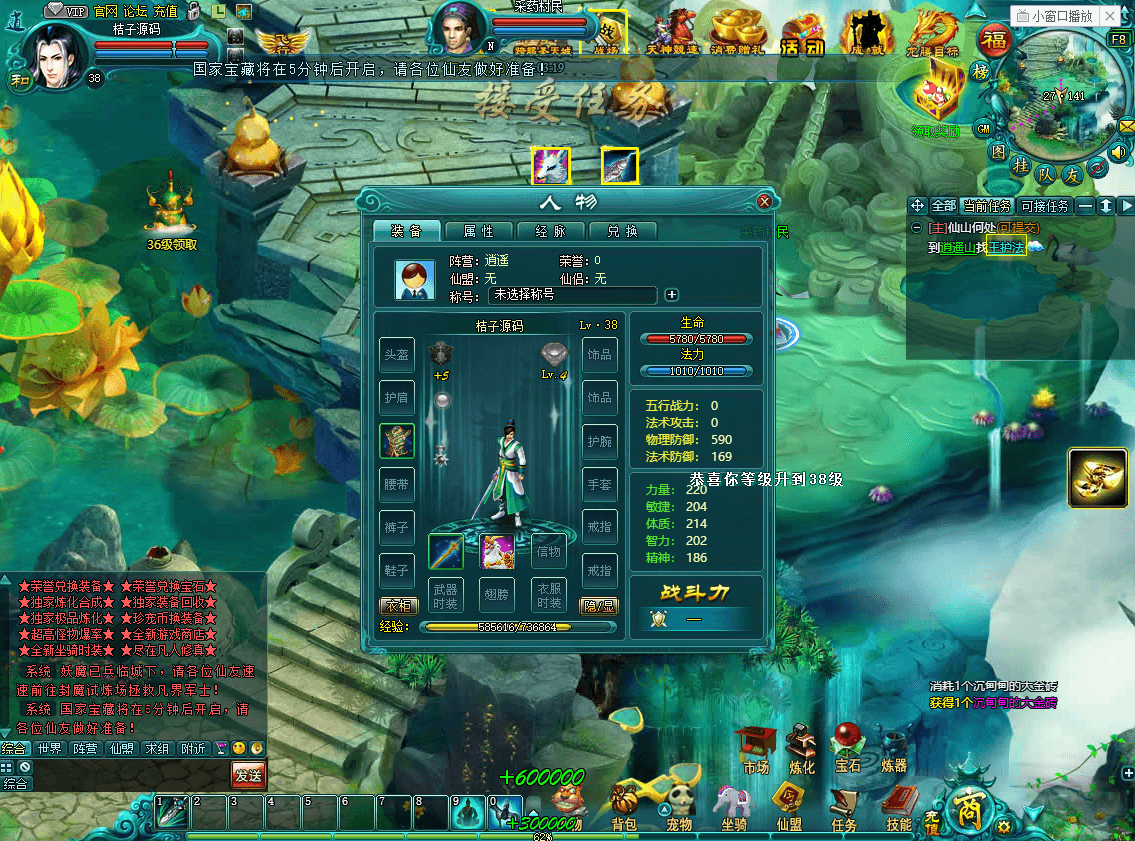Close the character panel
Screen dimensions: 1135x841
[765, 201]
